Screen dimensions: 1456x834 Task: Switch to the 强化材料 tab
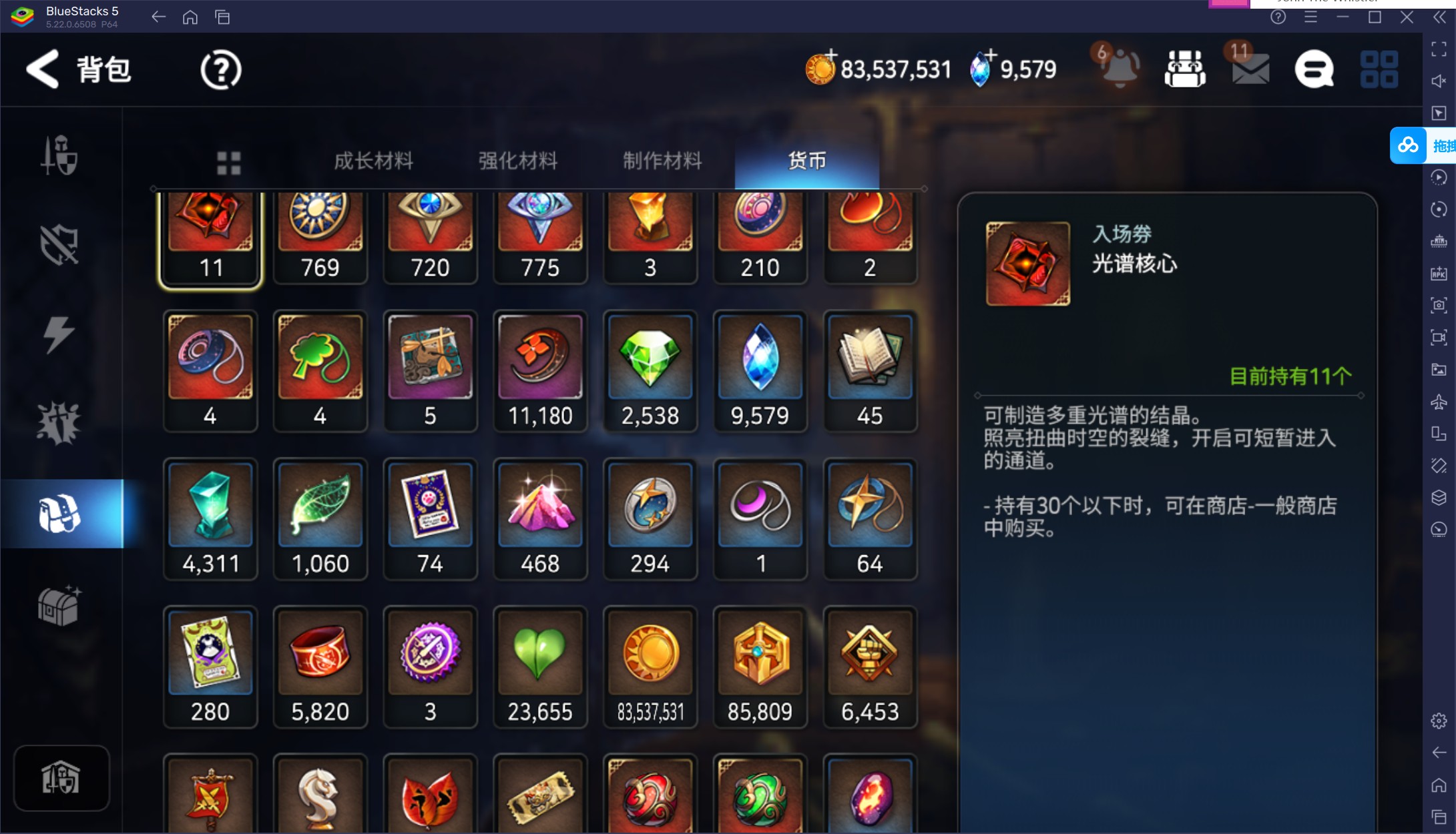click(x=517, y=161)
